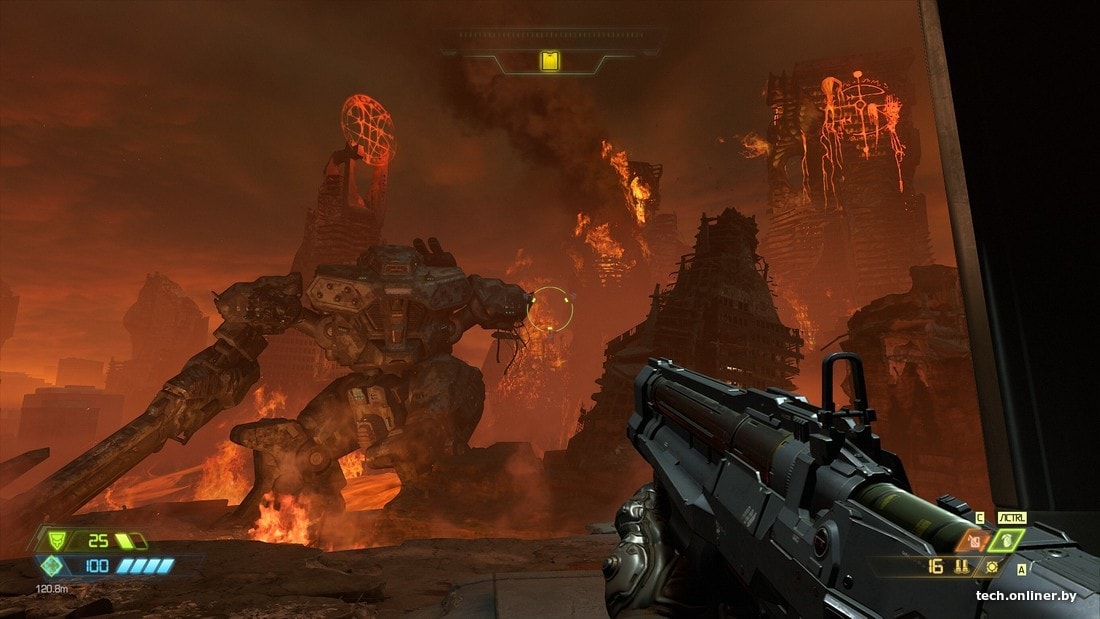Click the yellow objective marker on the compass
This screenshot has height=619, width=1100.
click(550, 62)
